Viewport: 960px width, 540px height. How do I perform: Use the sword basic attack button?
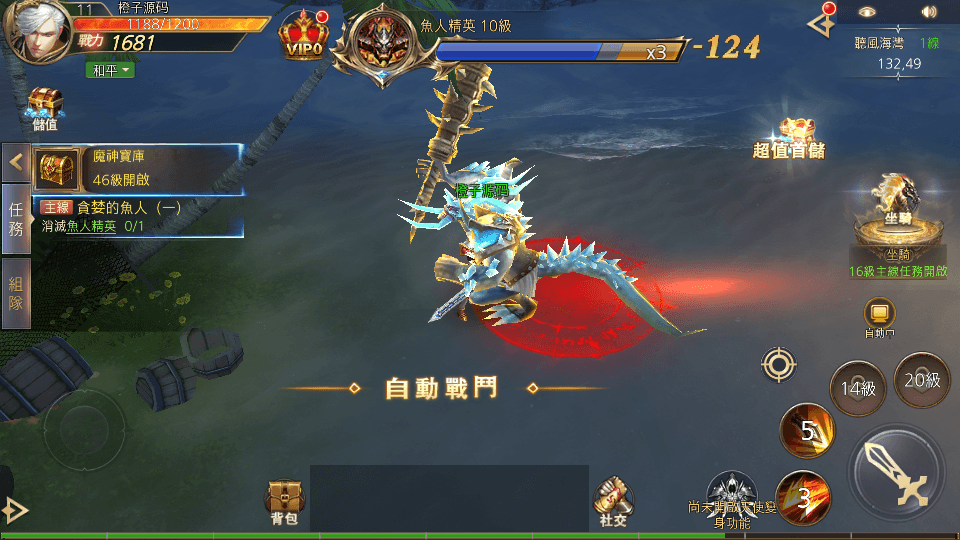click(x=896, y=474)
